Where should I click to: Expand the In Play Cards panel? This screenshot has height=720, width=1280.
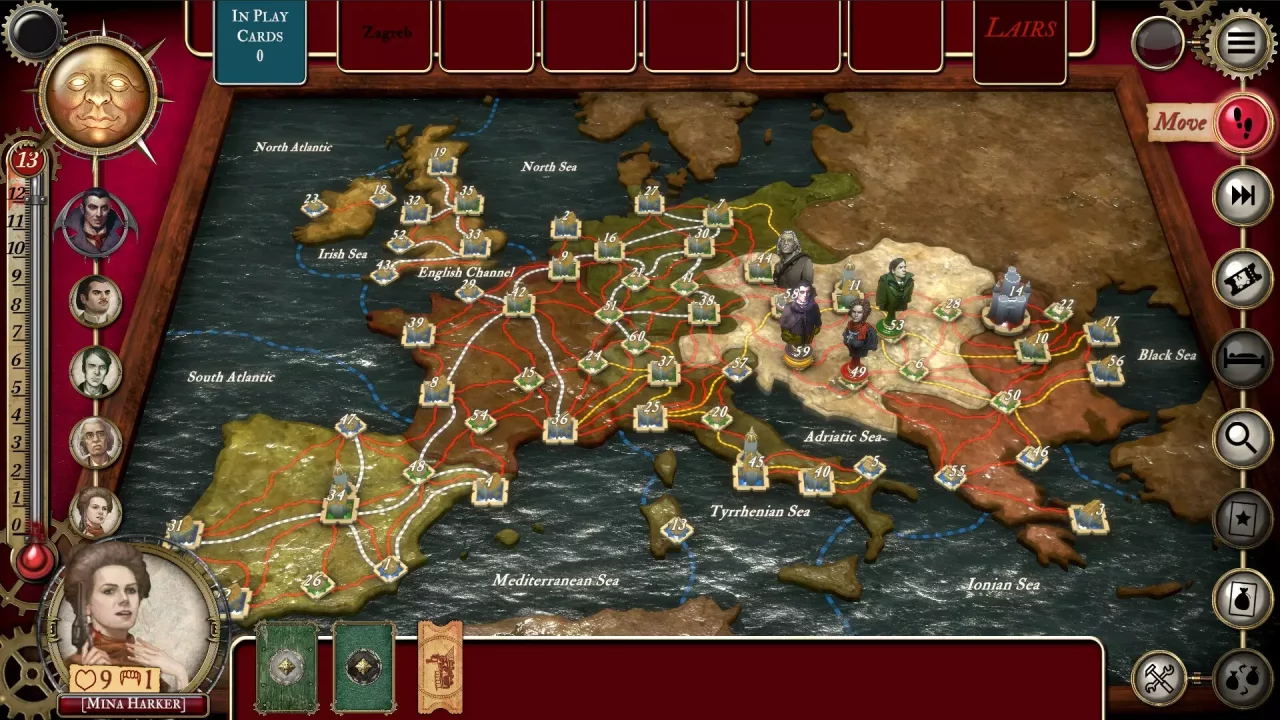coord(258,40)
